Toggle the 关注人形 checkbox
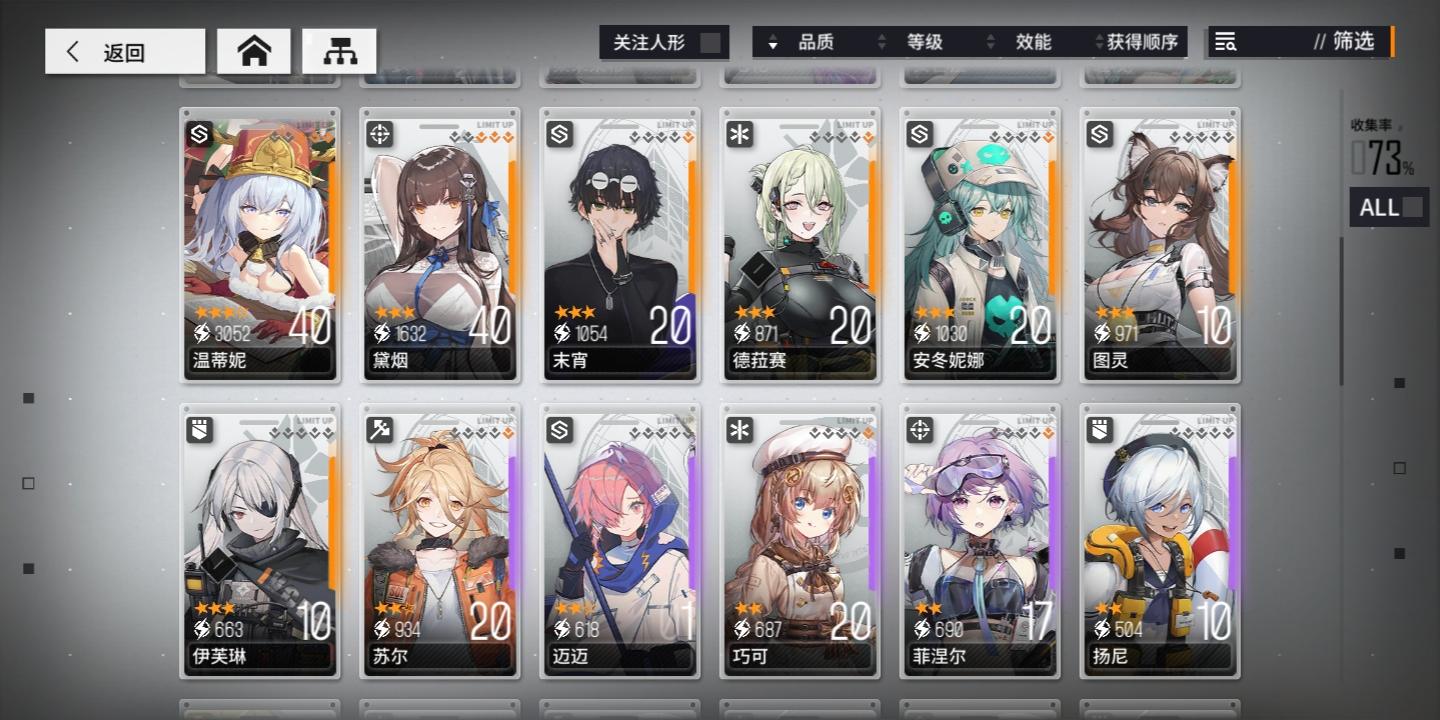The image size is (1440, 720). (x=710, y=42)
